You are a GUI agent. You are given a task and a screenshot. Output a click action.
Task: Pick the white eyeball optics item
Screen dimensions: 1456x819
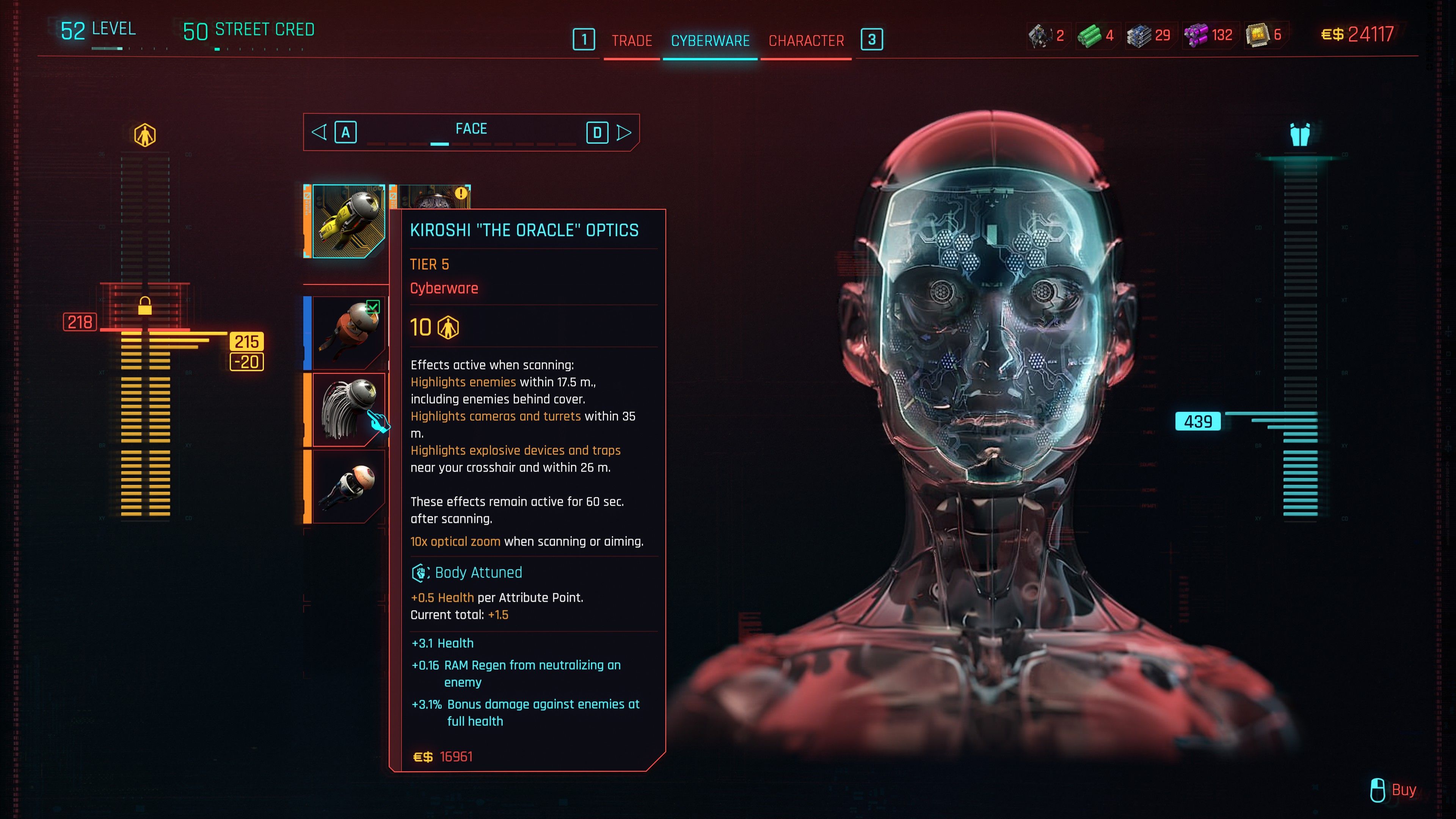point(347,486)
